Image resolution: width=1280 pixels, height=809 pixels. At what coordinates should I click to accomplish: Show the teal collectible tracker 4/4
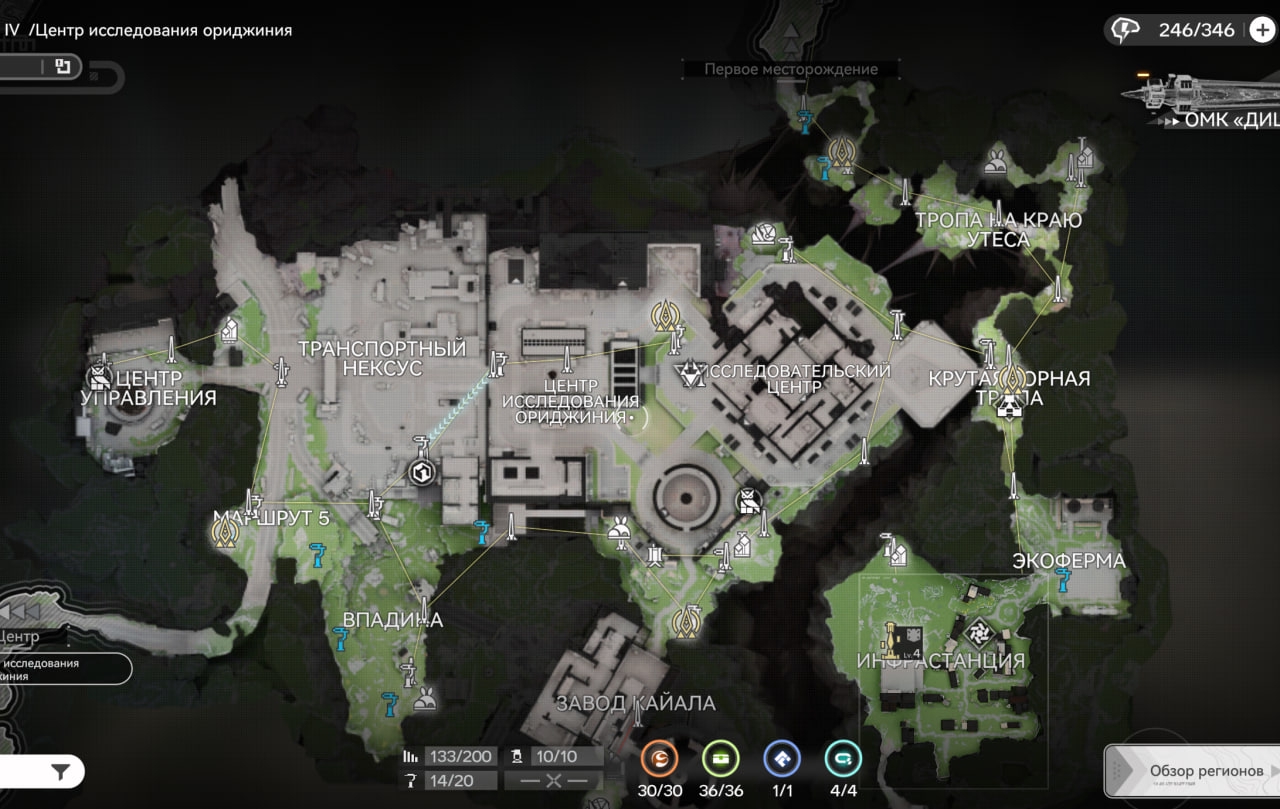(843, 759)
